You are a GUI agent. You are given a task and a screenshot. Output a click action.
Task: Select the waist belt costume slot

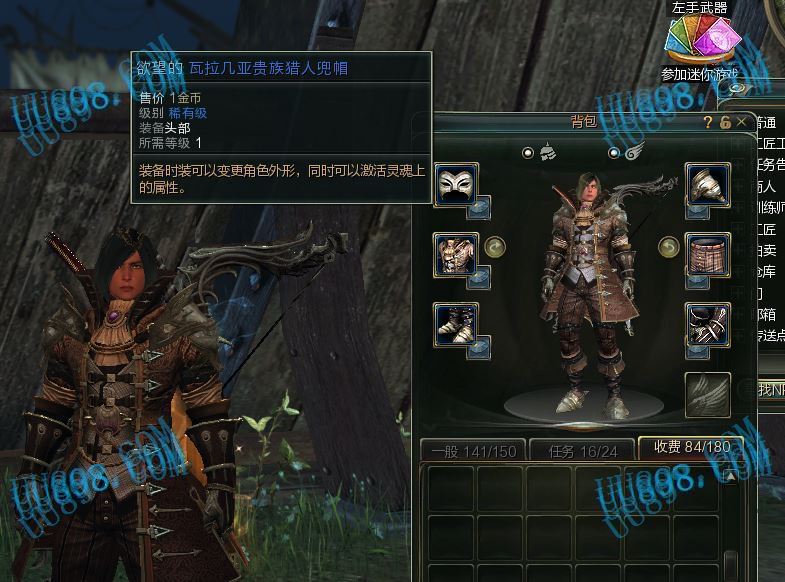click(706, 253)
